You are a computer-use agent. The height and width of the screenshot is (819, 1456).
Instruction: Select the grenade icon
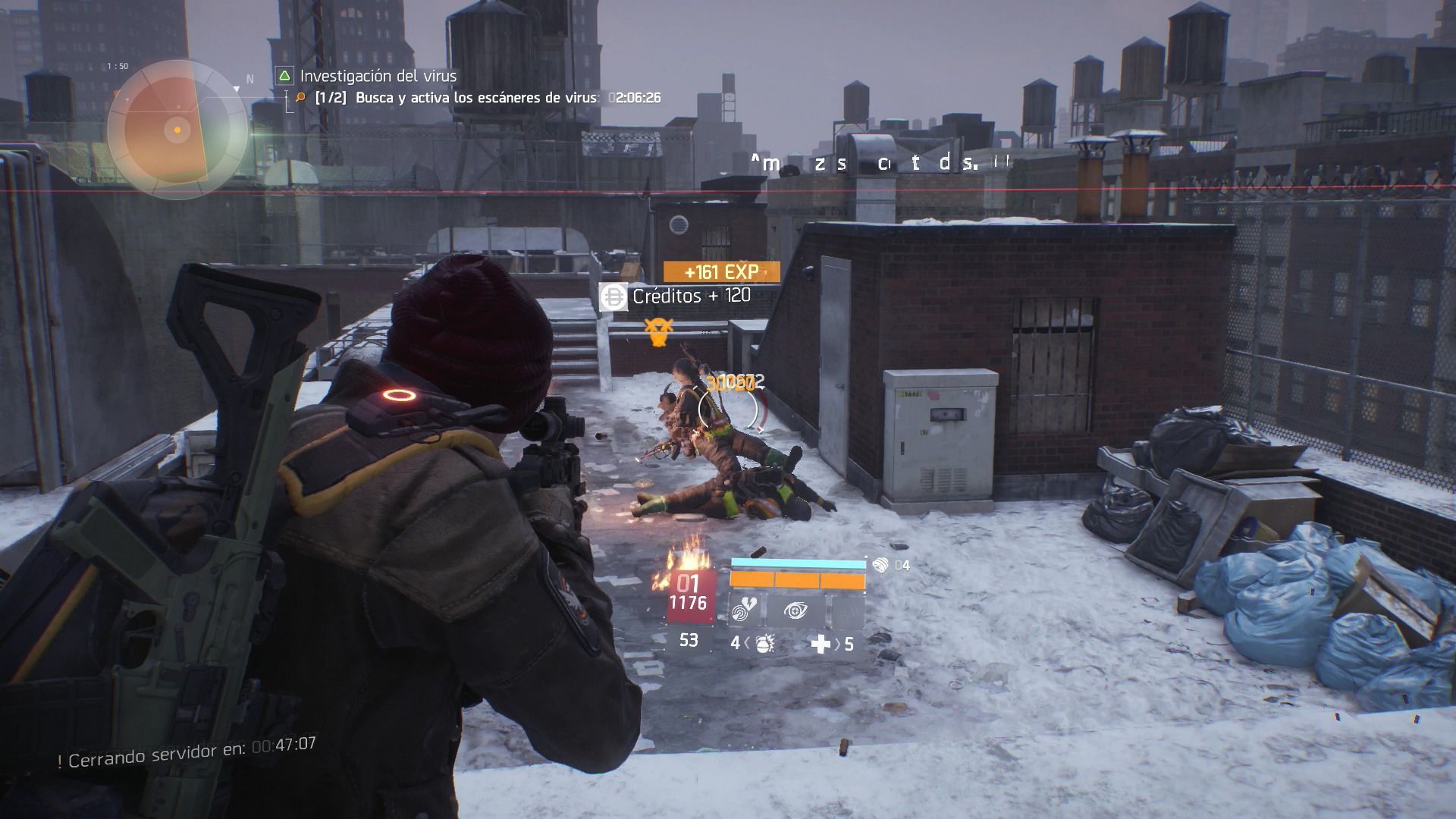[764, 644]
